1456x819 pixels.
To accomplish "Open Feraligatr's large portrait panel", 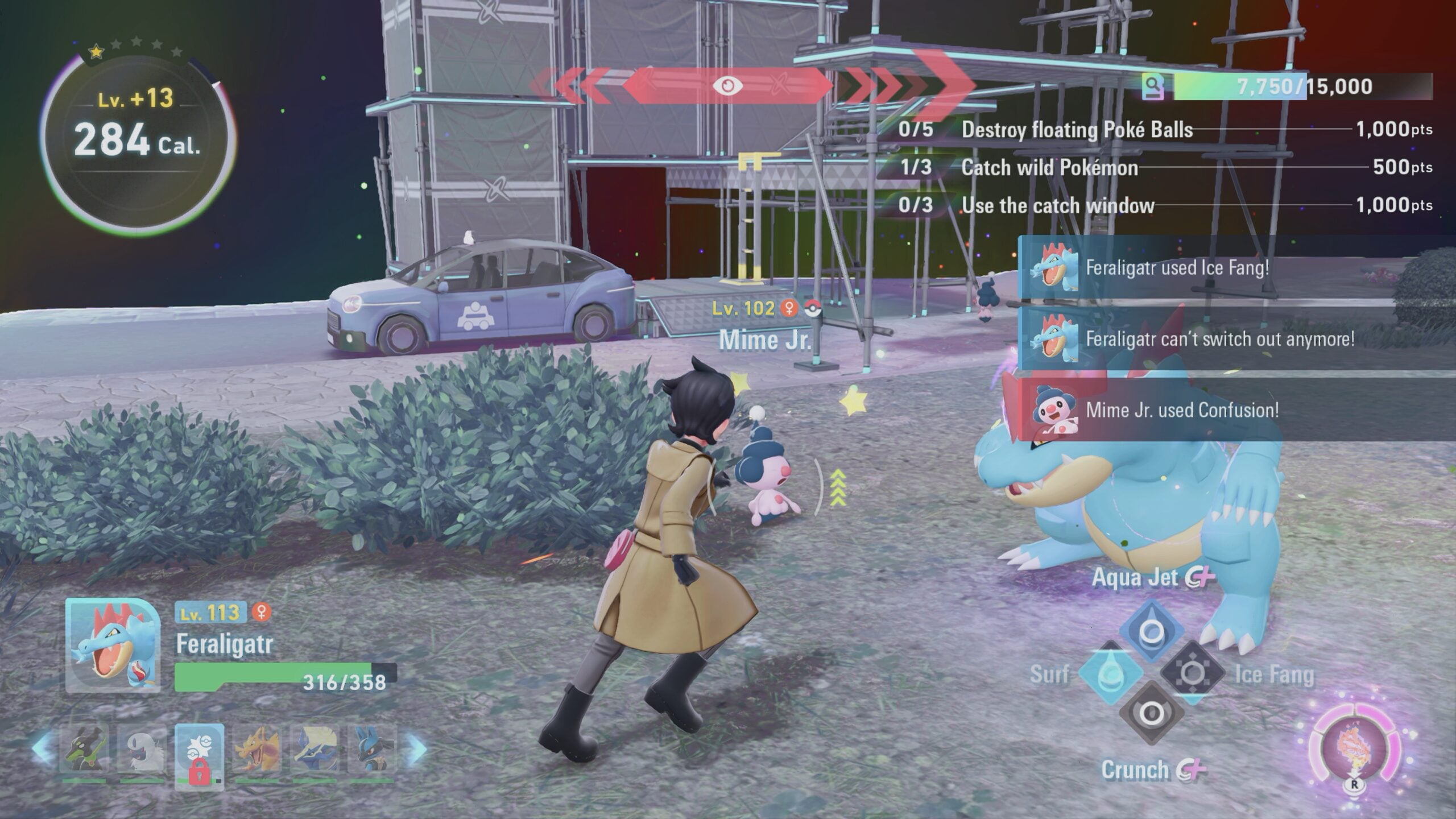I will click(113, 646).
